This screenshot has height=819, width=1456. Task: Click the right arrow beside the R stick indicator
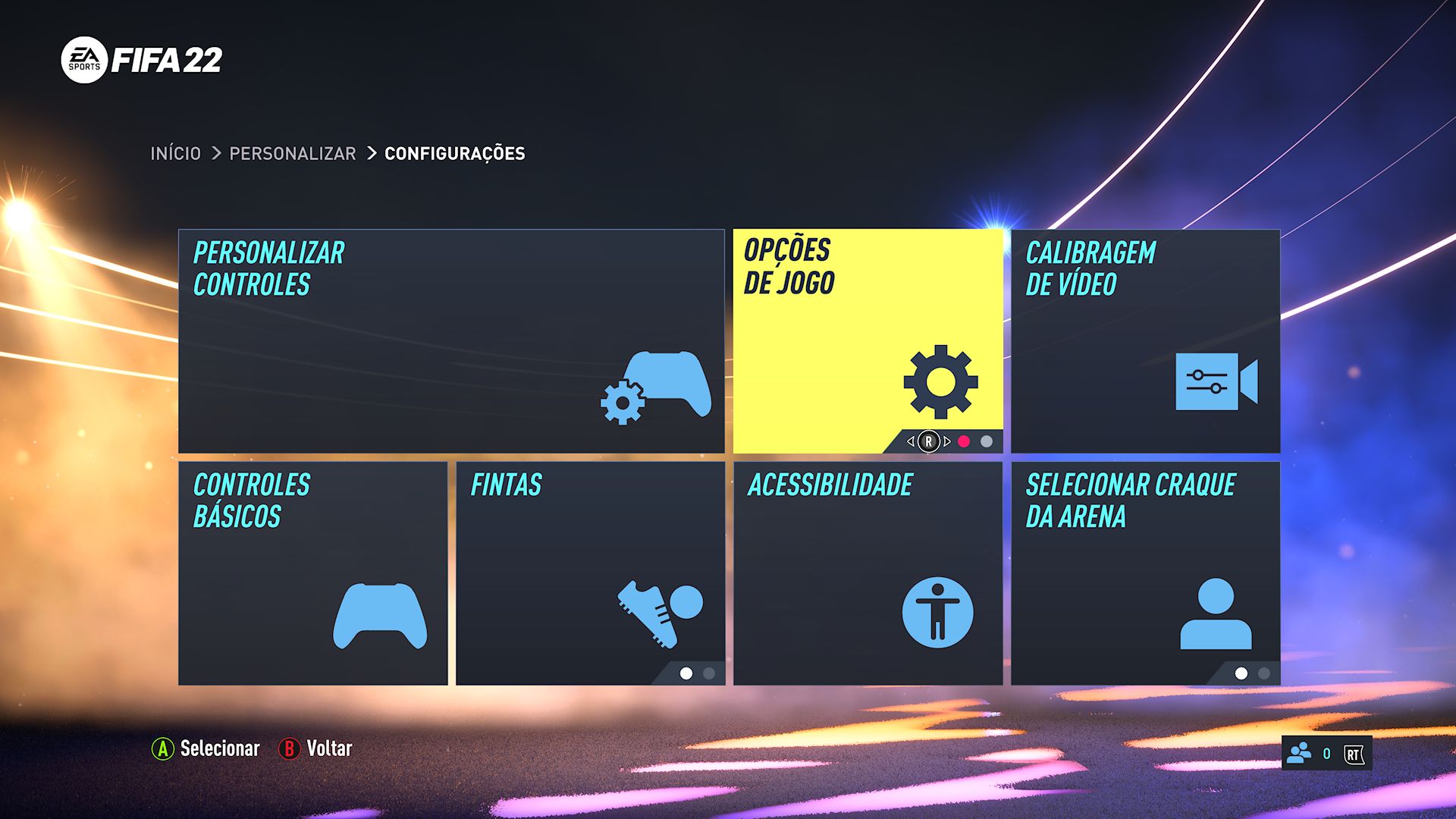pos(947,441)
